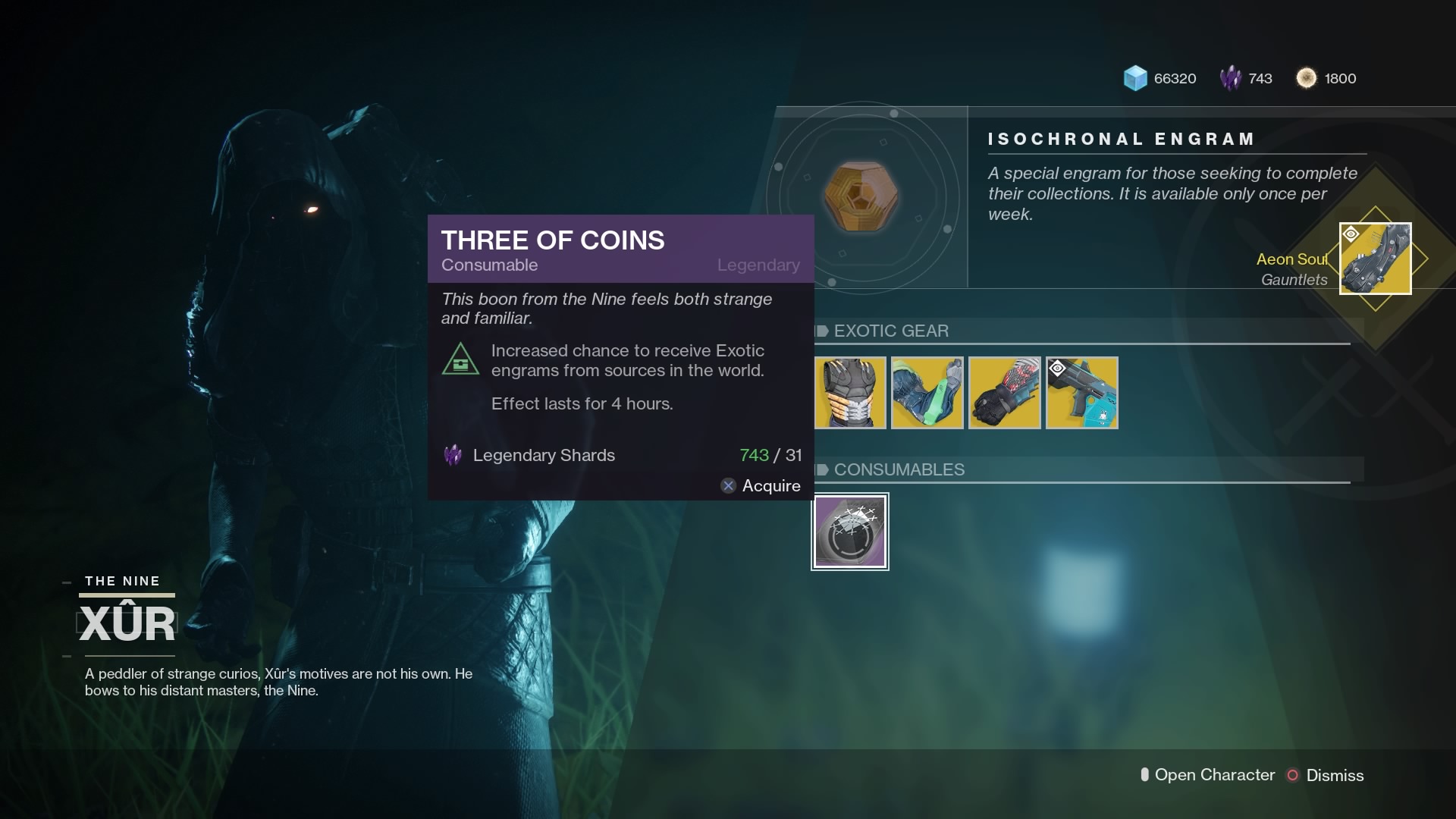Select the exotic chest armor in Exotic Gear
Viewport: 1456px width, 819px height.
(x=850, y=393)
